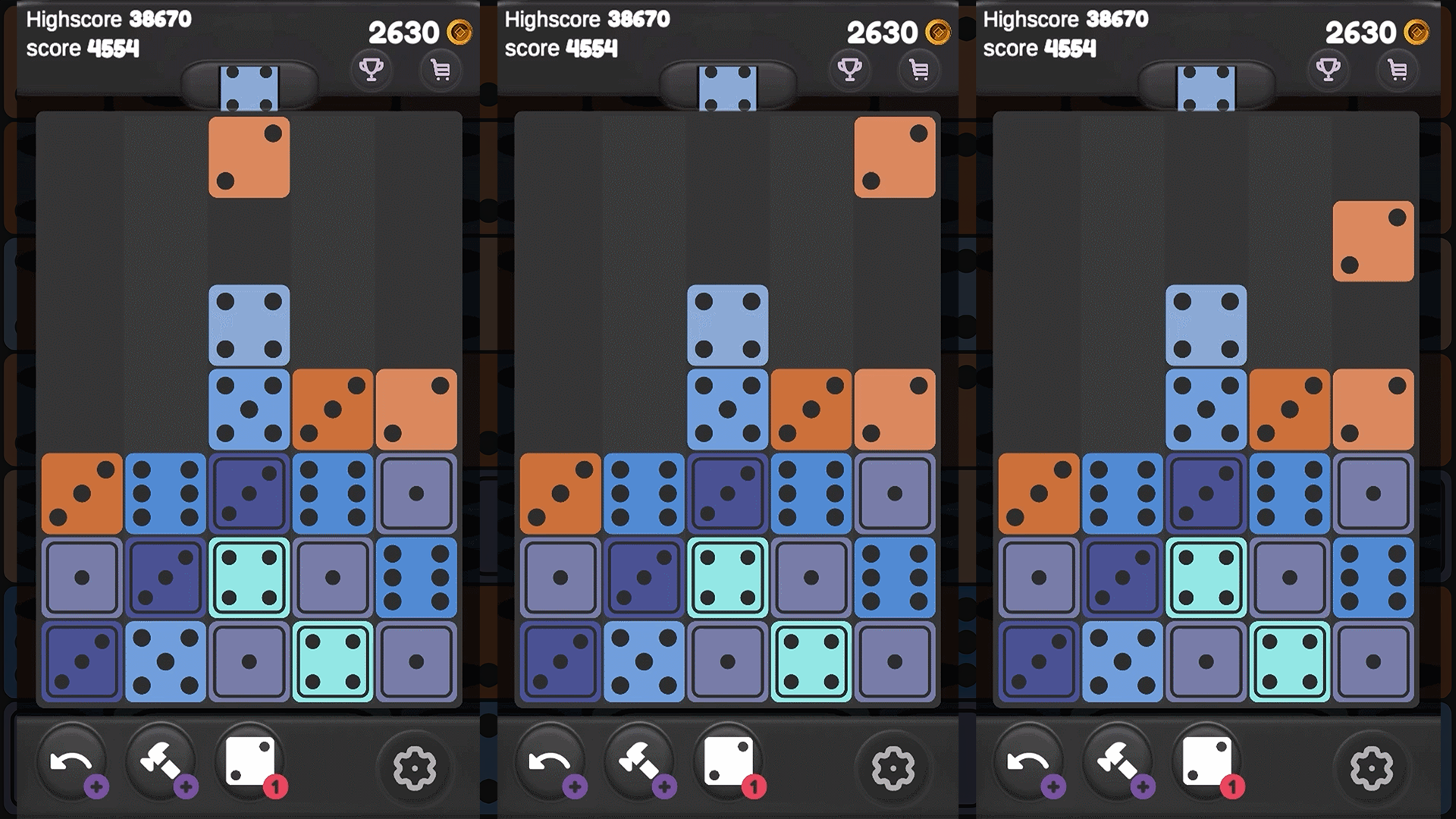Click the gold coin icon beside 2630

pyautogui.click(x=459, y=33)
